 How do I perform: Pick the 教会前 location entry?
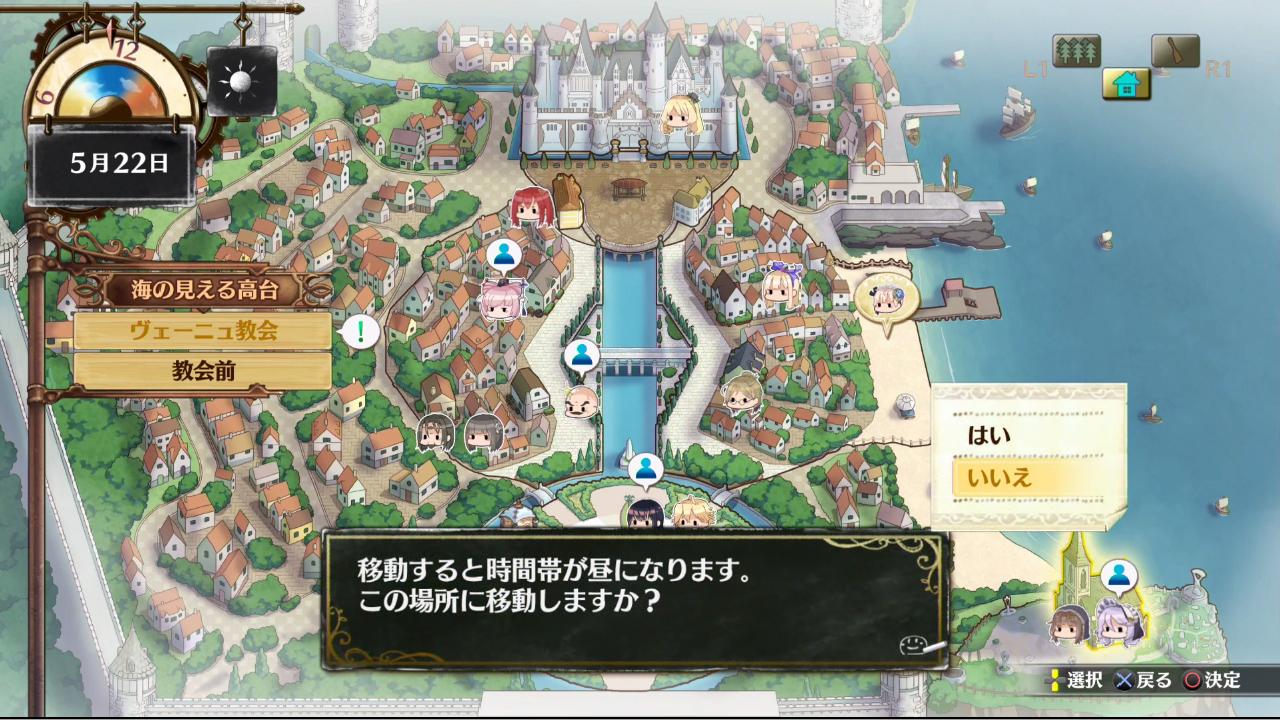(x=203, y=371)
